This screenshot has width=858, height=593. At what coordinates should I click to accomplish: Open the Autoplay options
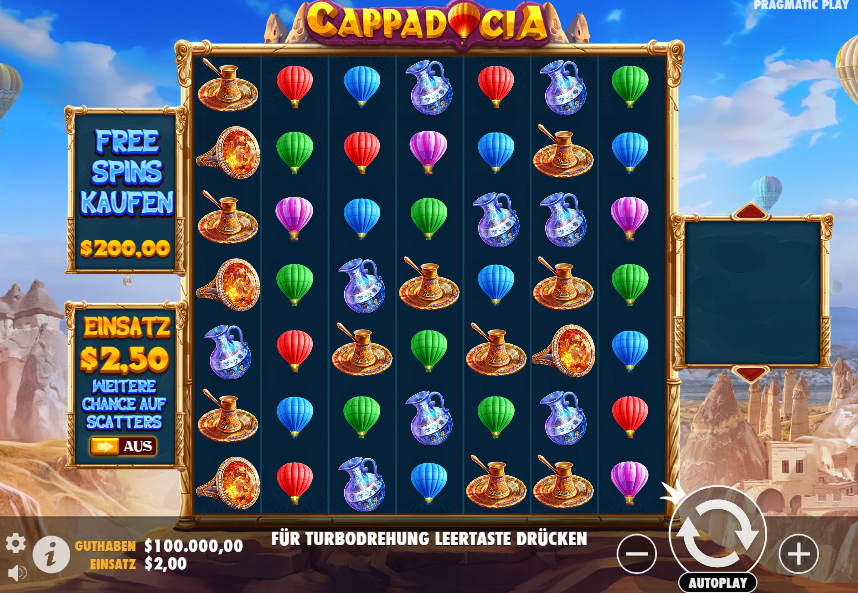(x=717, y=582)
